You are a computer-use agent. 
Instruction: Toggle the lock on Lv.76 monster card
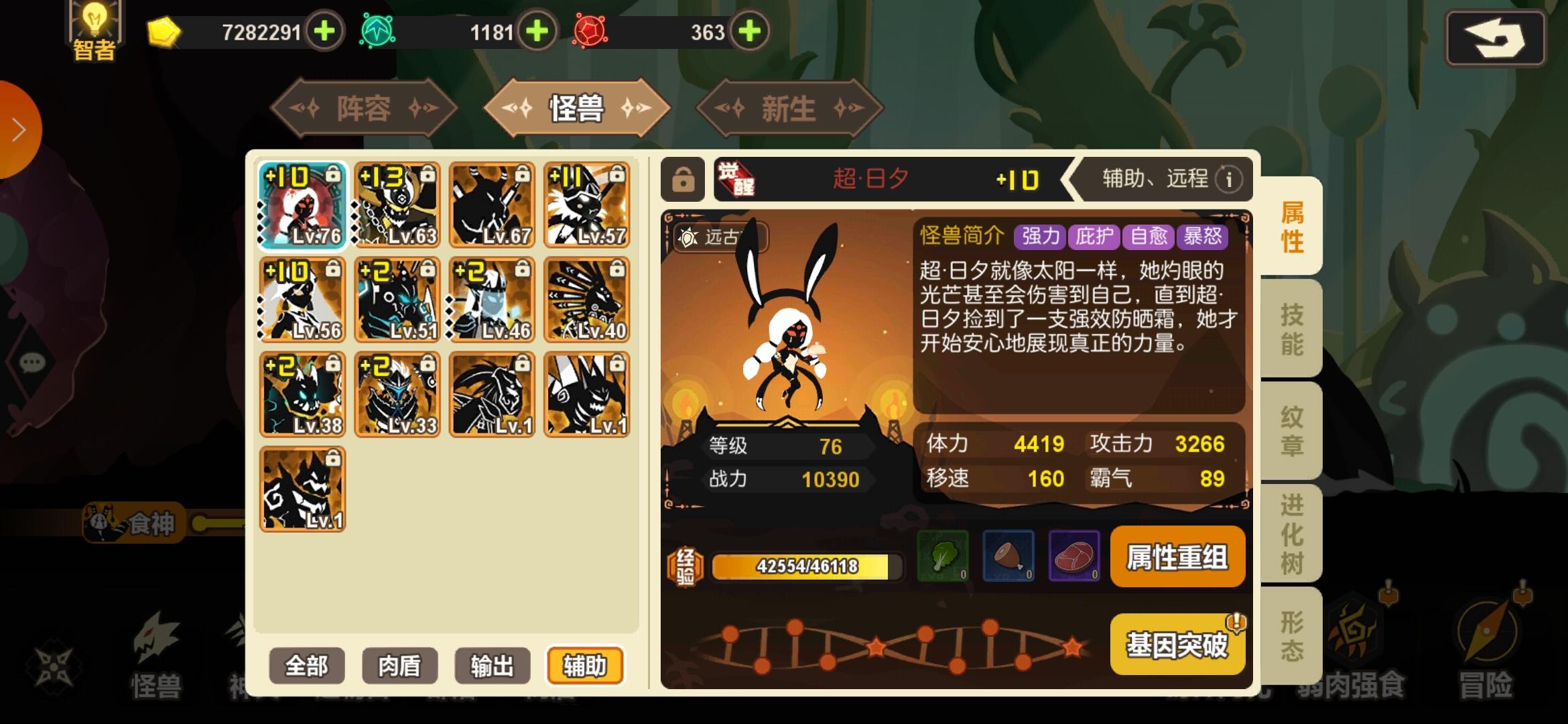tap(334, 173)
